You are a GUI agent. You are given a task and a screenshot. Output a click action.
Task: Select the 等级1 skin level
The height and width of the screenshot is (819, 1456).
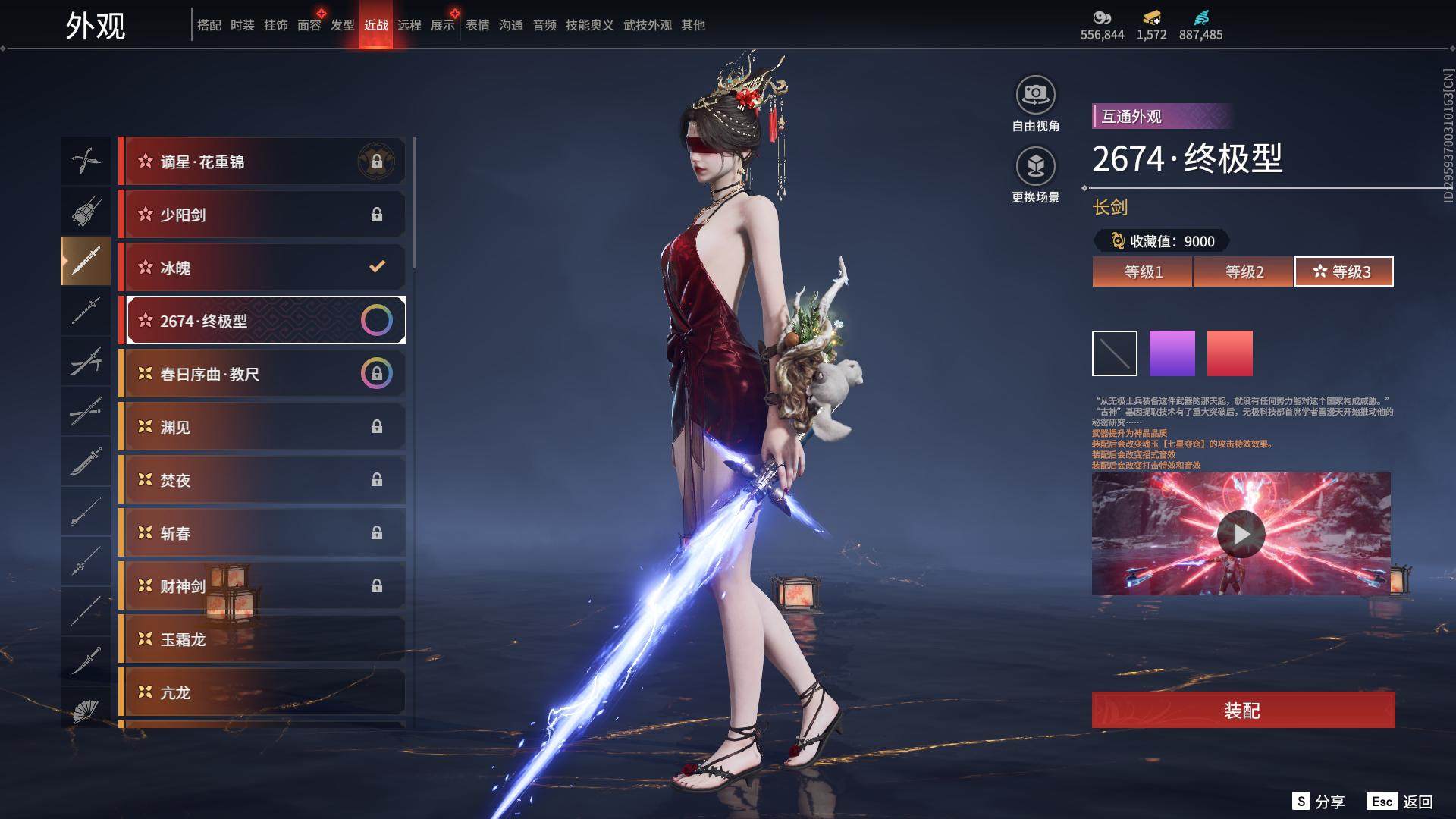[x=1142, y=271]
